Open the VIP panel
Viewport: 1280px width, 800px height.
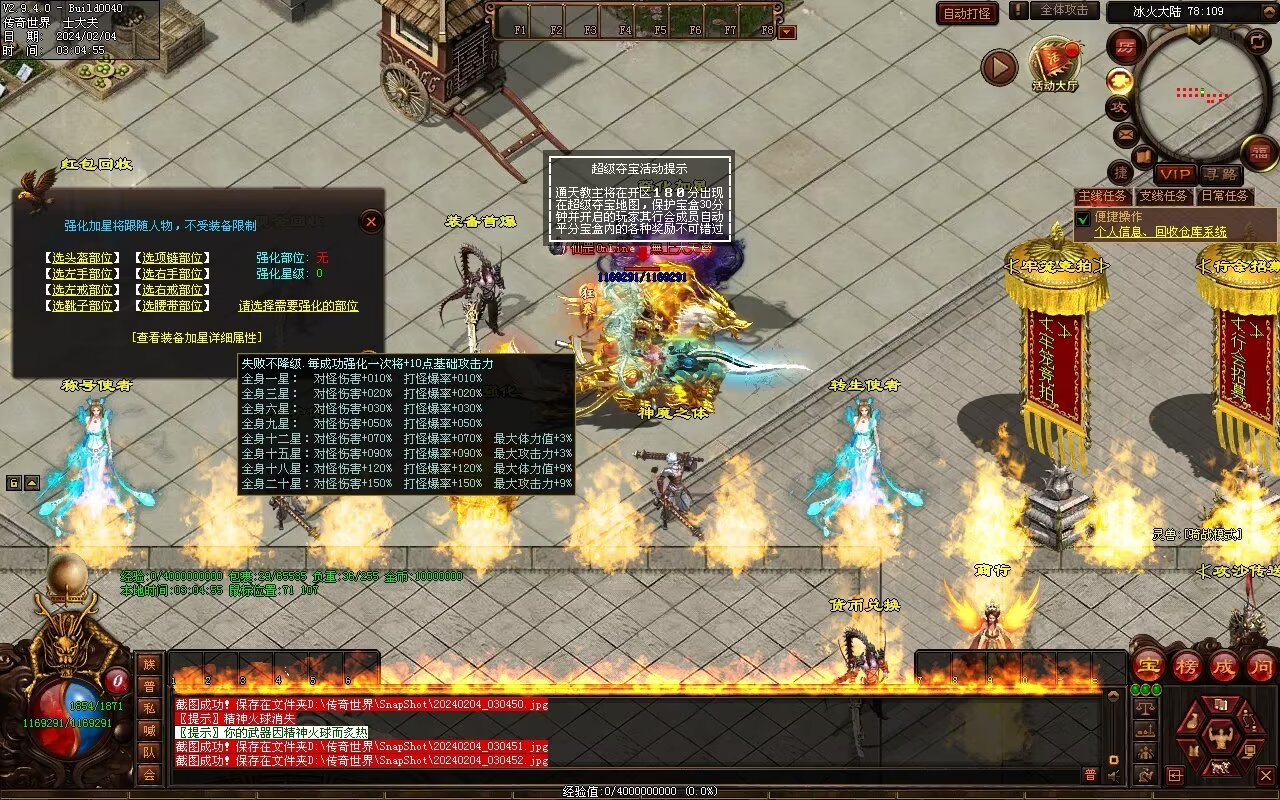(x=1175, y=174)
